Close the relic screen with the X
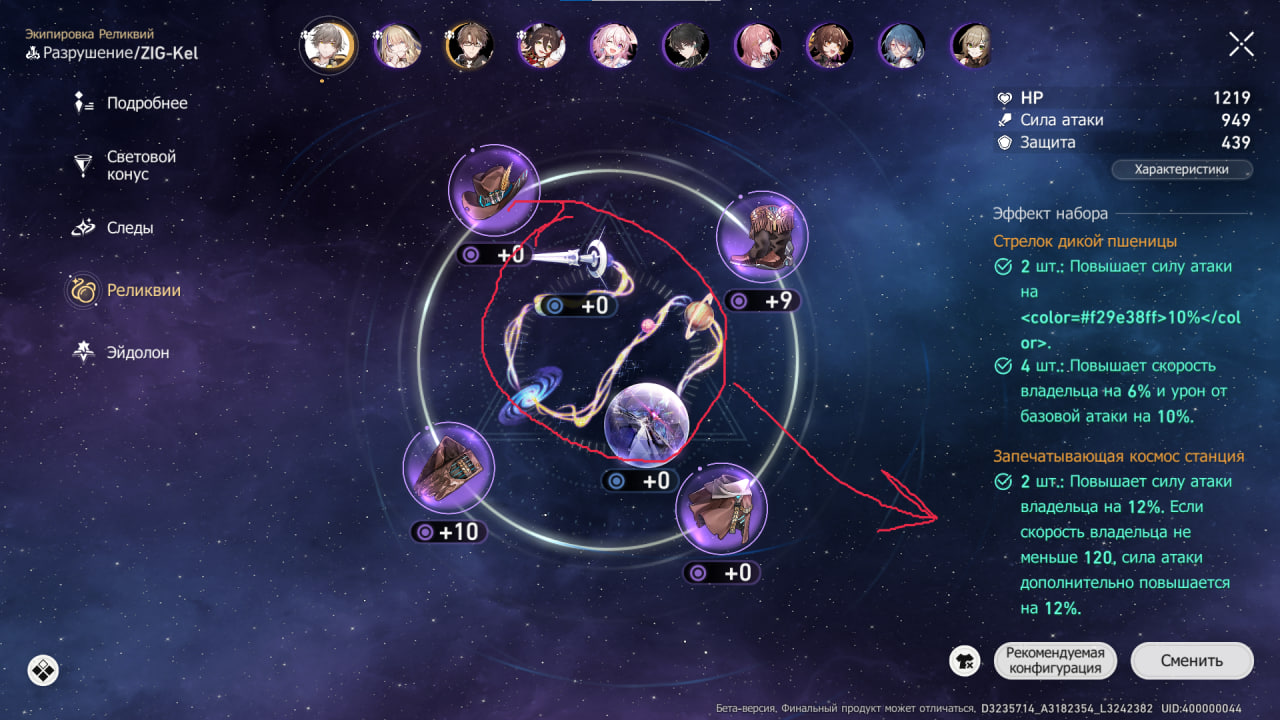This screenshot has height=720, width=1280. click(x=1241, y=44)
